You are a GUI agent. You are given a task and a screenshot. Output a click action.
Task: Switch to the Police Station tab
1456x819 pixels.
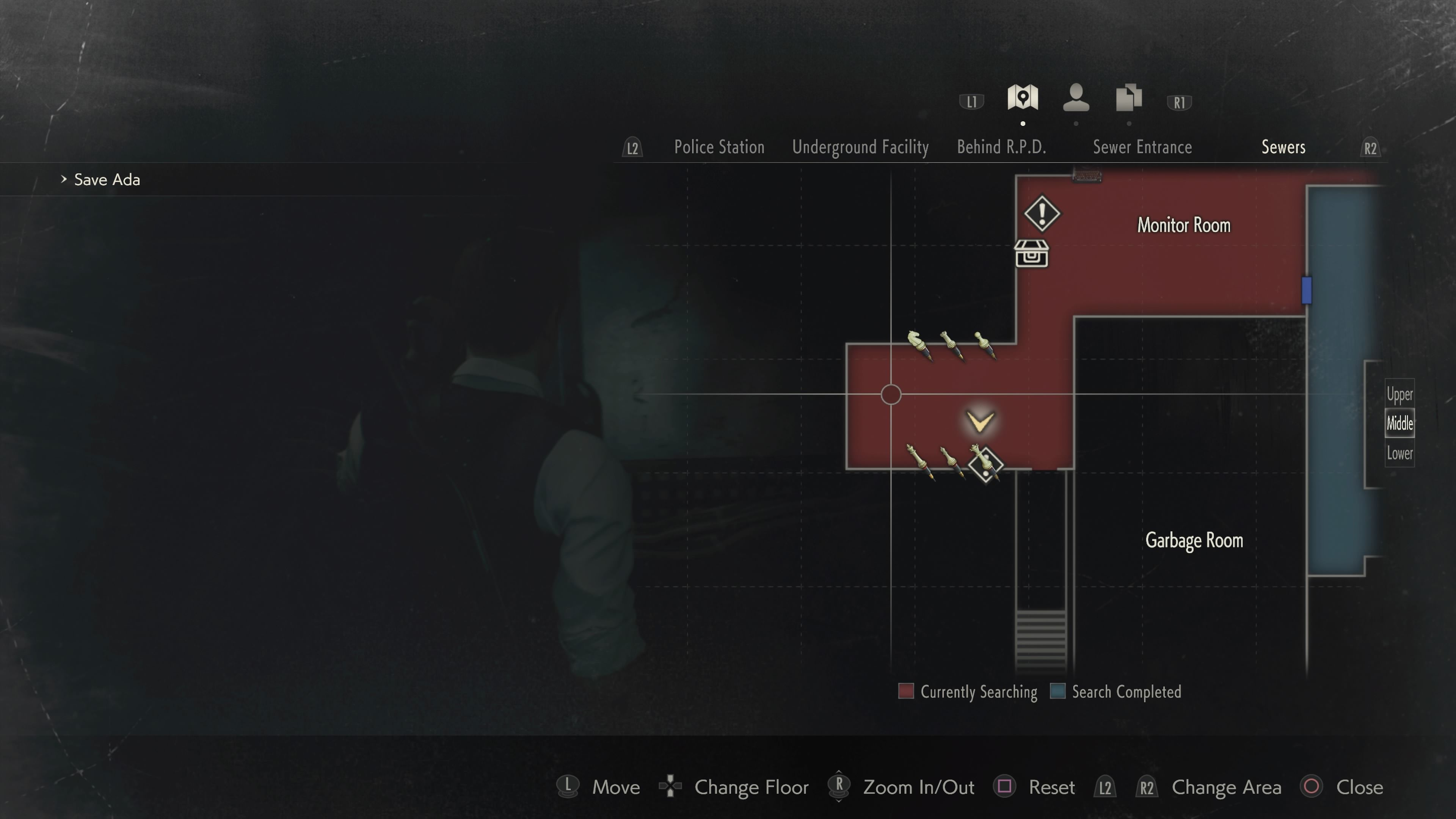coord(719,147)
